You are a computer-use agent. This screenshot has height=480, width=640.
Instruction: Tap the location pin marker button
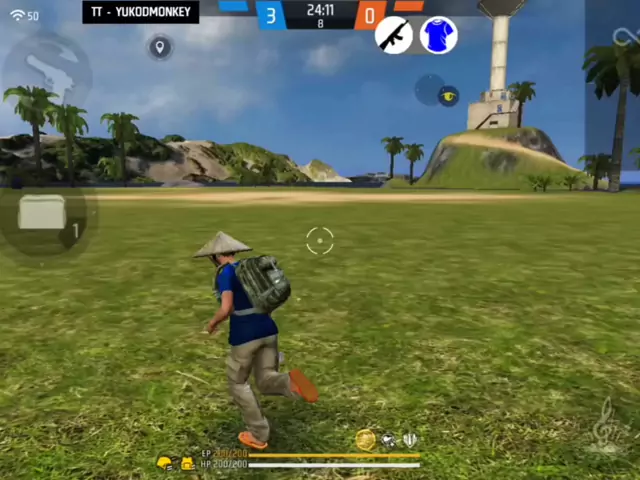[x=159, y=47]
